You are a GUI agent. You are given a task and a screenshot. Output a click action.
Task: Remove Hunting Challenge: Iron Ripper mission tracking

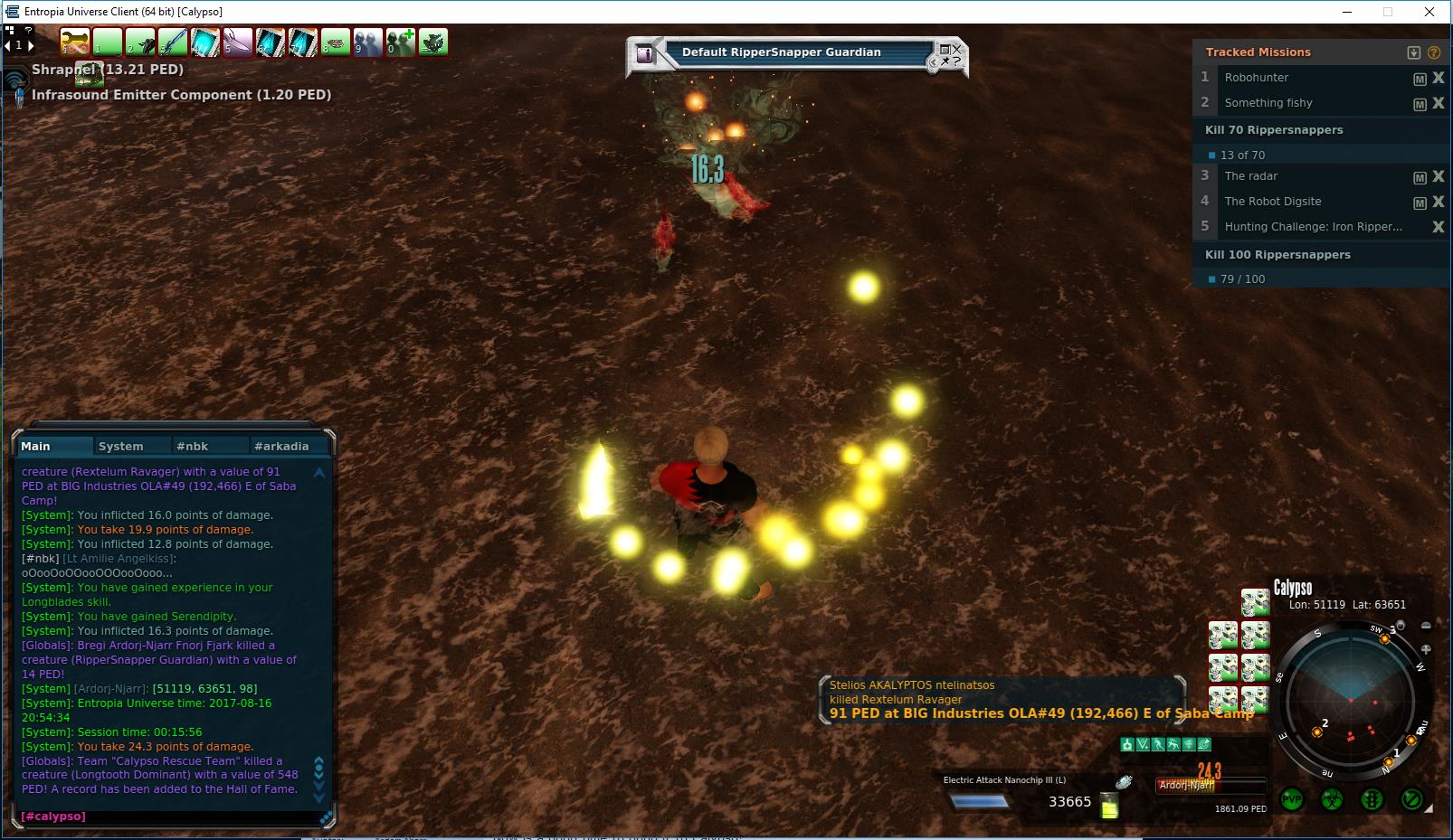(x=1438, y=227)
